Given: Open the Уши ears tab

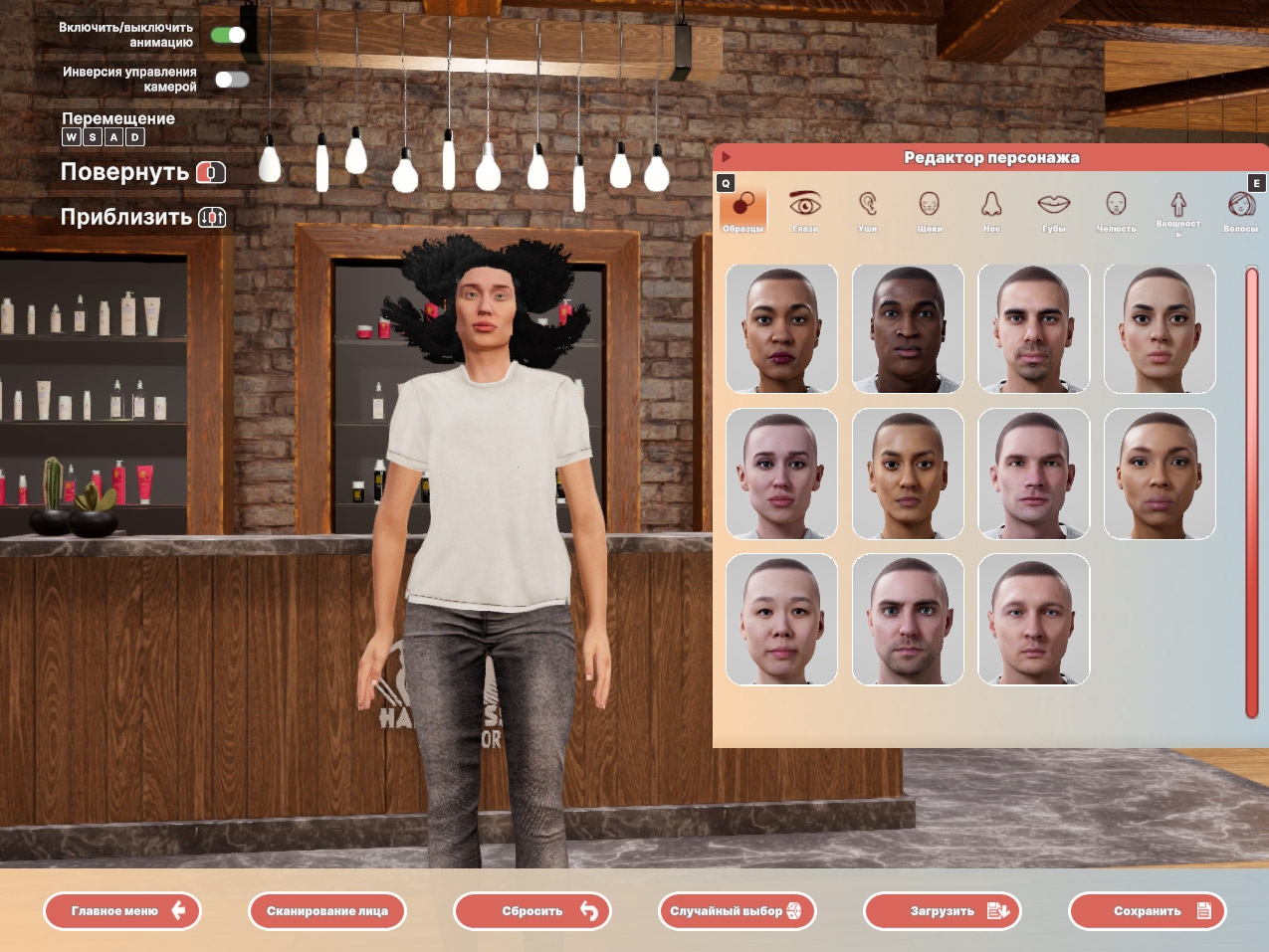Looking at the screenshot, I should [868, 211].
